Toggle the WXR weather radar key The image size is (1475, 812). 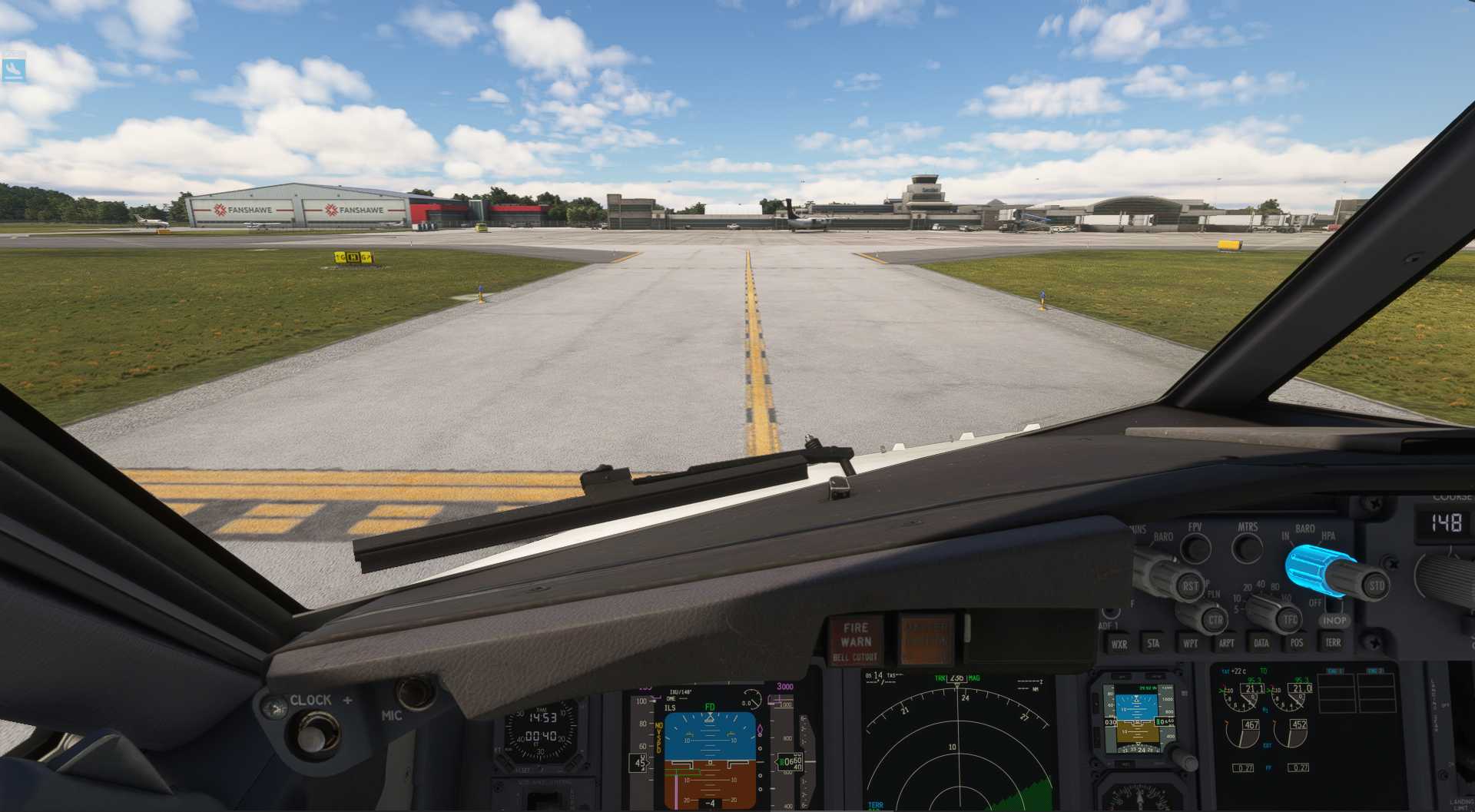click(x=1119, y=645)
